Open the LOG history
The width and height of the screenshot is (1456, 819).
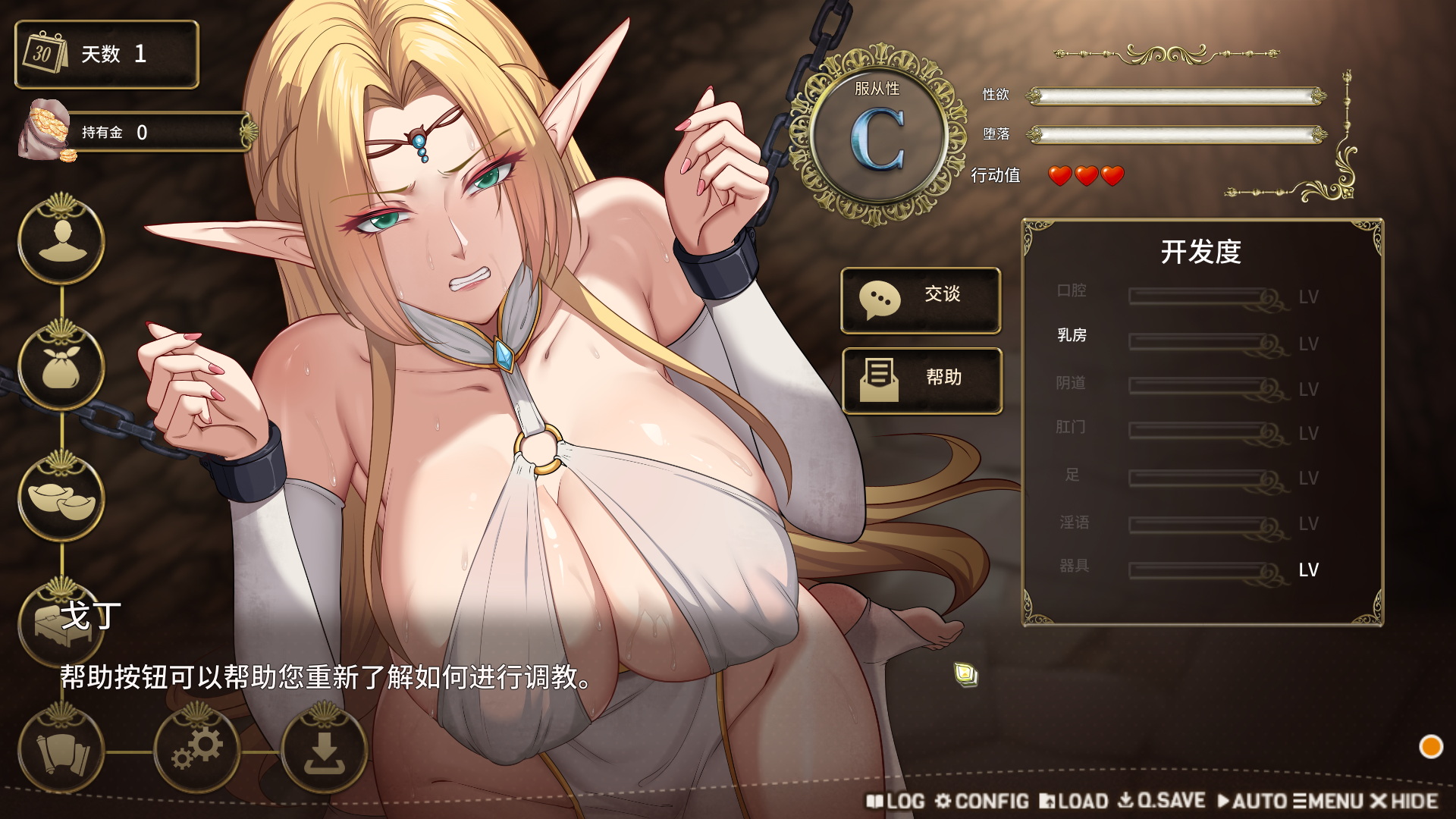[x=896, y=801]
